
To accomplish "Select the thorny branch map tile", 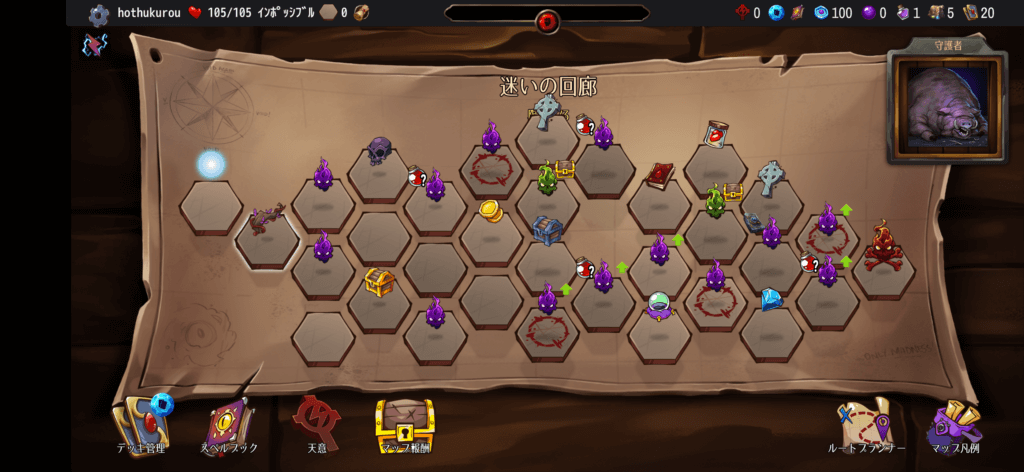I will 267,219.
